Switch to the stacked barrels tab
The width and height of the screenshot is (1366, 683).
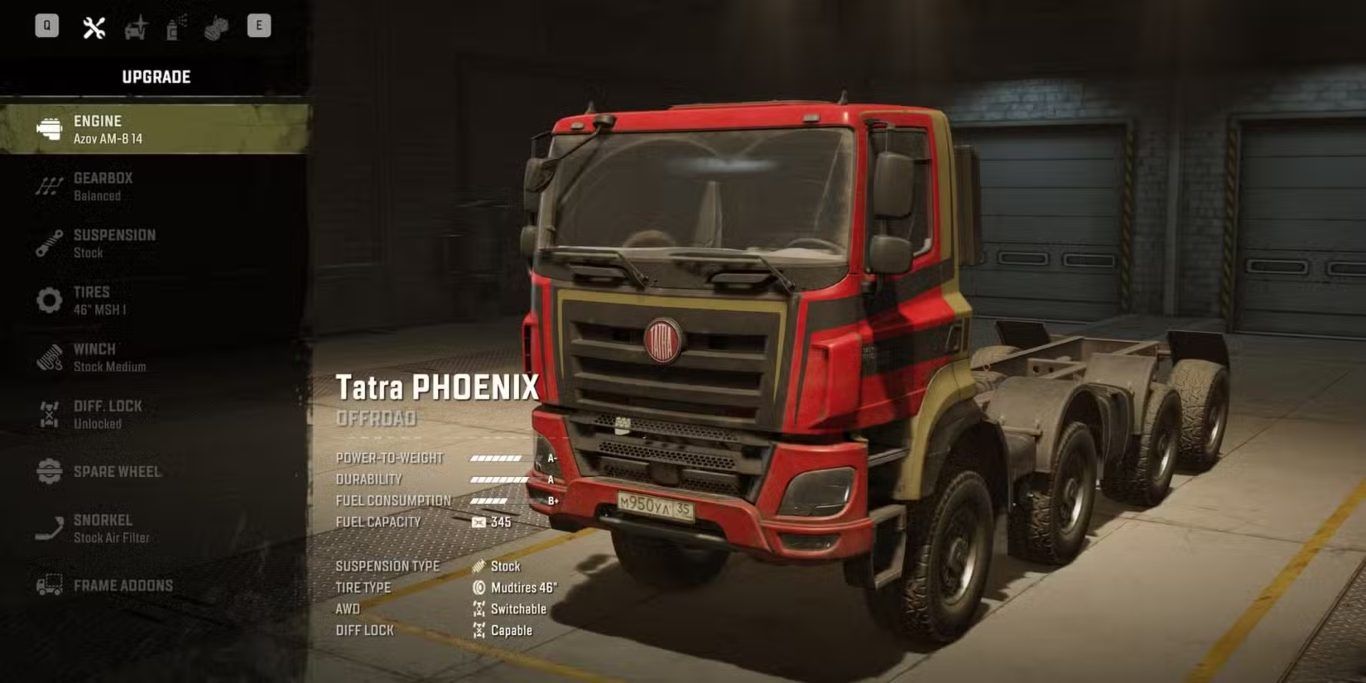click(x=216, y=28)
